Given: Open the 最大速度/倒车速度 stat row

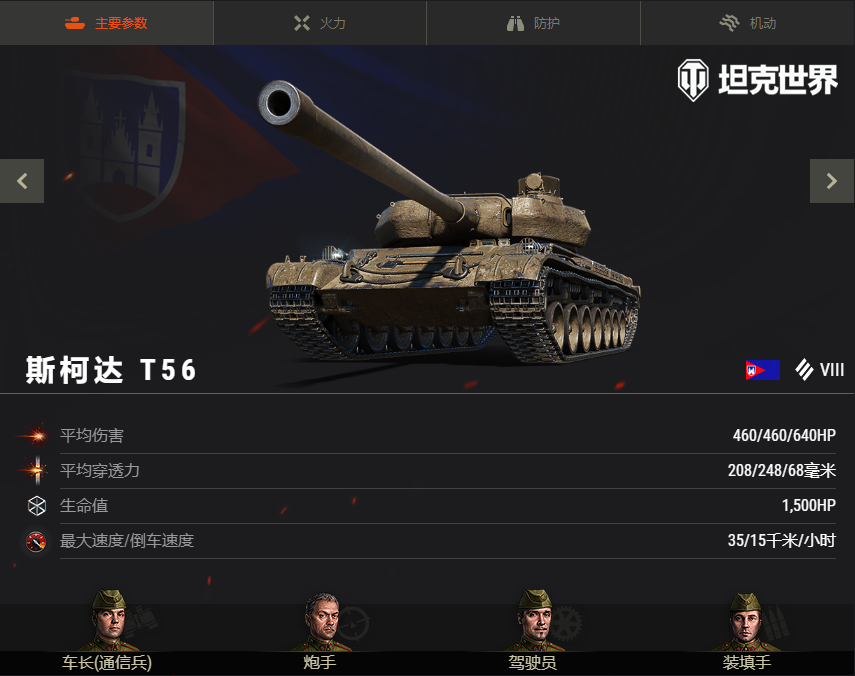Looking at the screenshot, I should pos(427,541).
